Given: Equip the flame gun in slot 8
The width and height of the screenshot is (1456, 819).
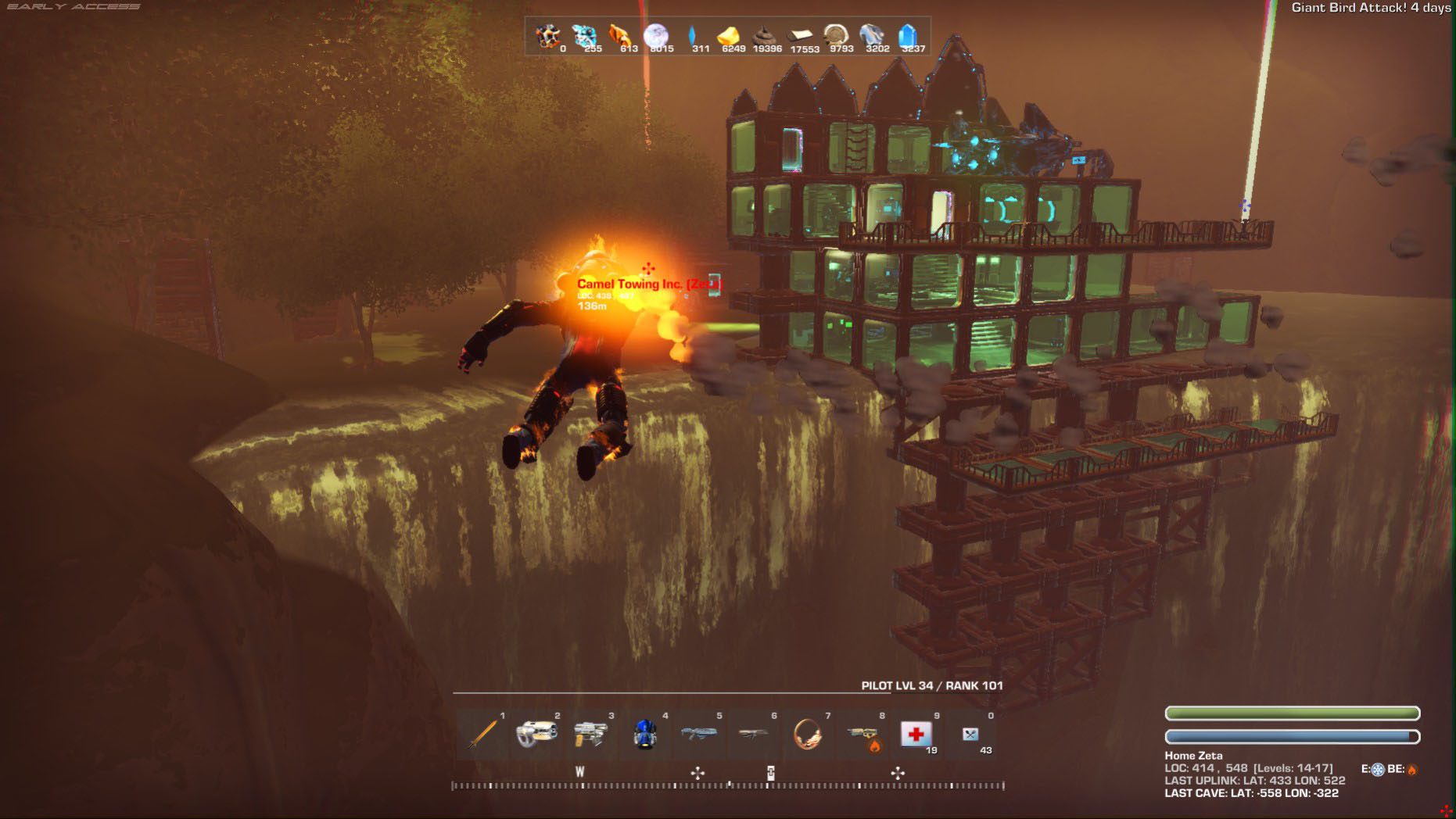Looking at the screenshot, I should click(x=862, y=735).
